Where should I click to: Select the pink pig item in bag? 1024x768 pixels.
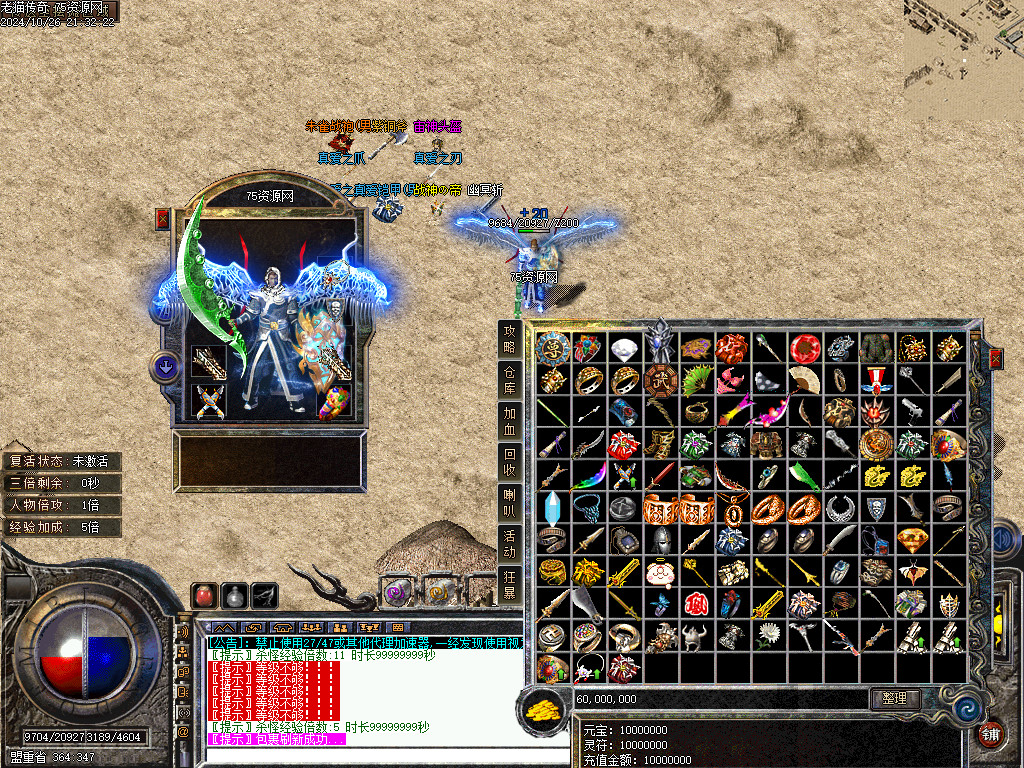(660, 572)
